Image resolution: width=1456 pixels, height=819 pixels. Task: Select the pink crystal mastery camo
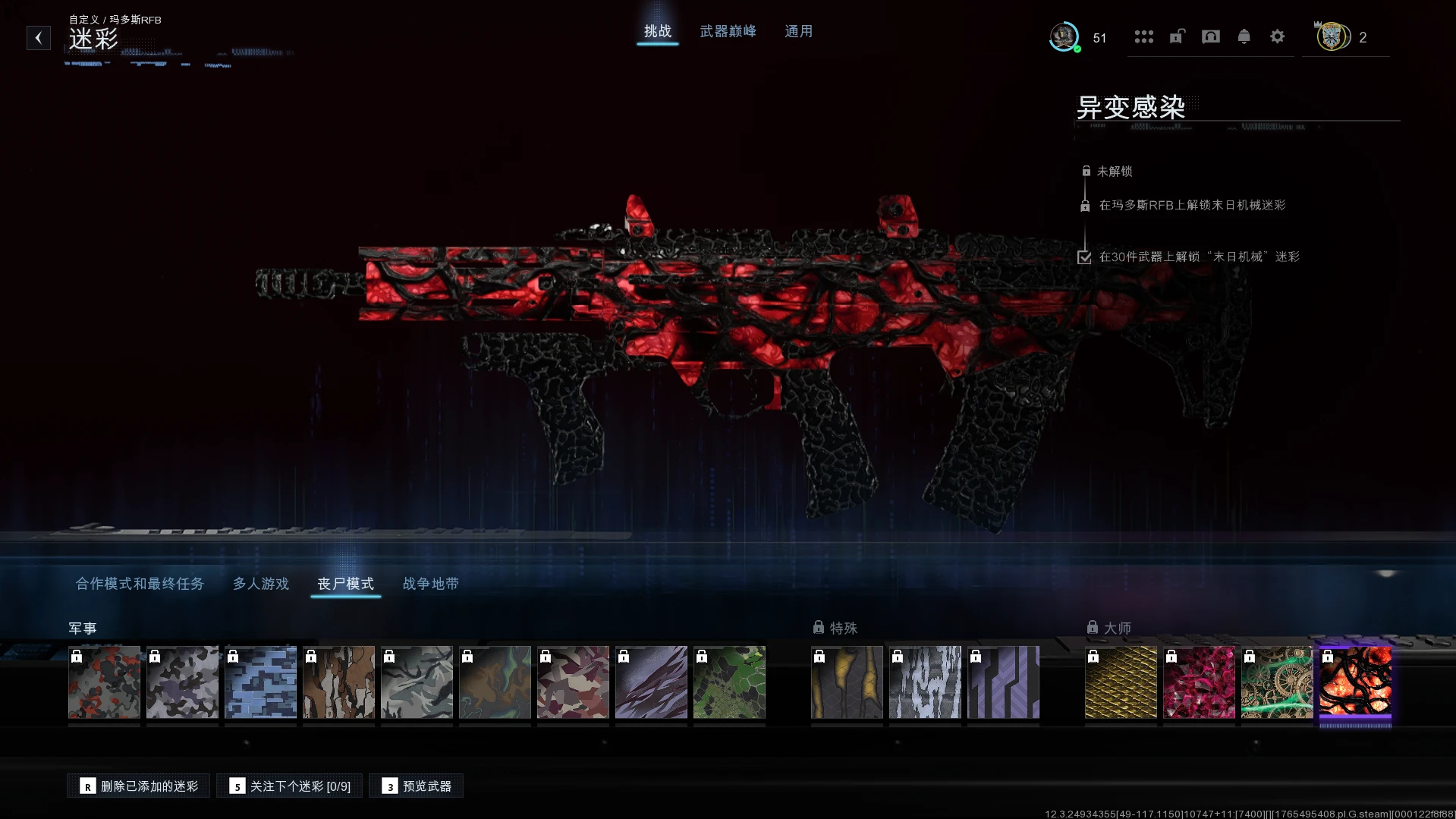tap(1199, 682)
